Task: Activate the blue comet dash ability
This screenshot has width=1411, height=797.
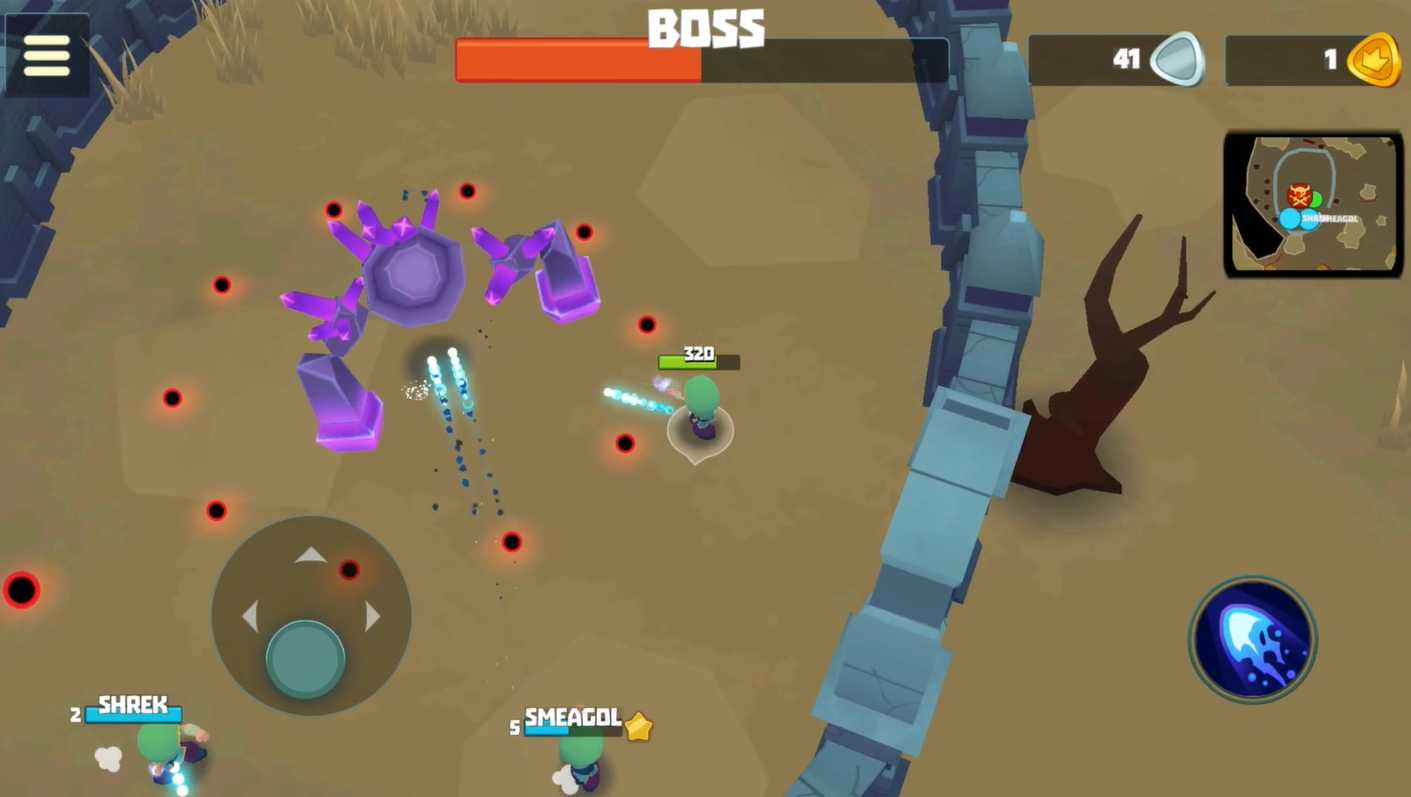Action: (x=1252, y=639)
